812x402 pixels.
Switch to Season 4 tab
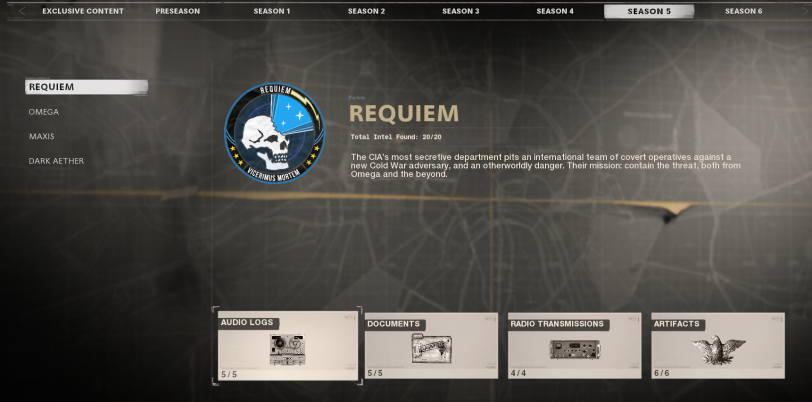point(555,11)
